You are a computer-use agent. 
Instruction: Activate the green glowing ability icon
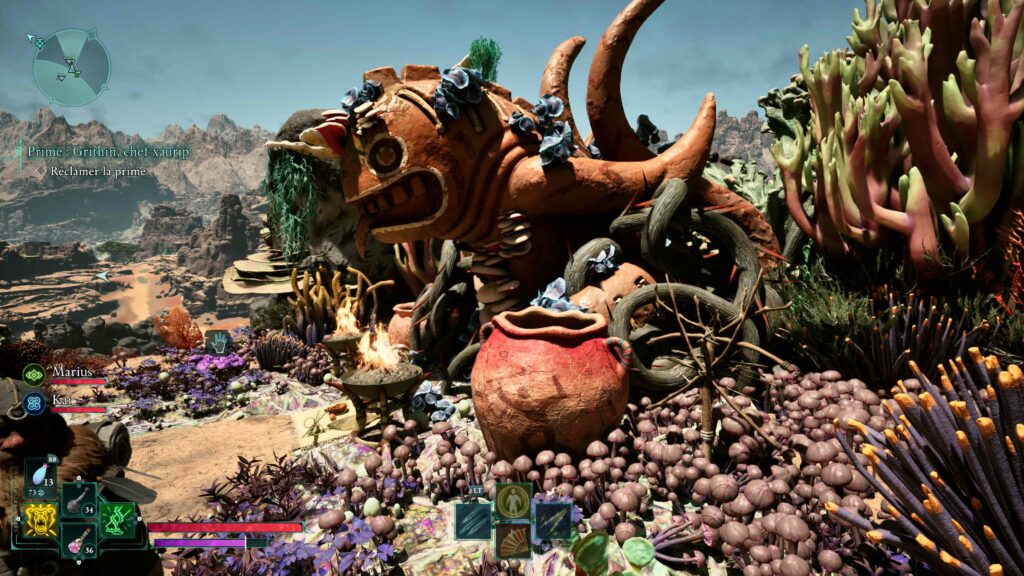[x=117, y=519]
